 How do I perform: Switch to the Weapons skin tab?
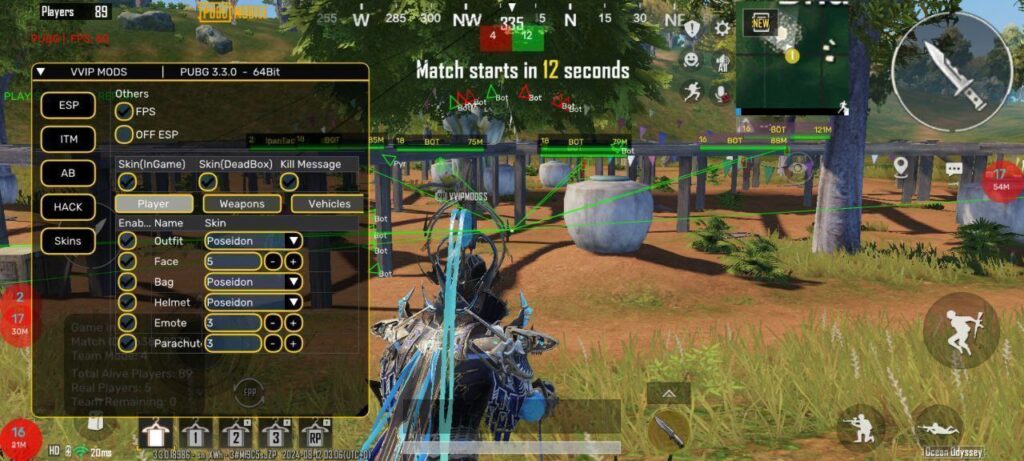click(242, 204)
